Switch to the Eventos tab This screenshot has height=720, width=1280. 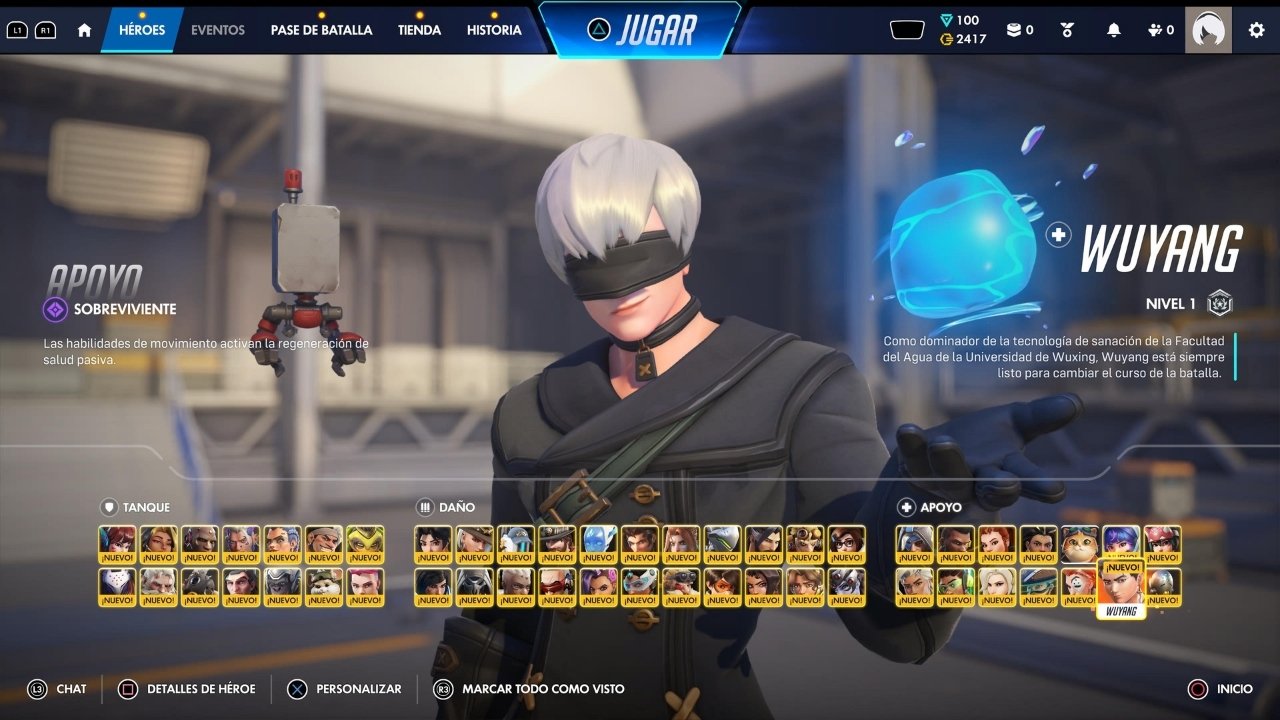tap(218, 30)
